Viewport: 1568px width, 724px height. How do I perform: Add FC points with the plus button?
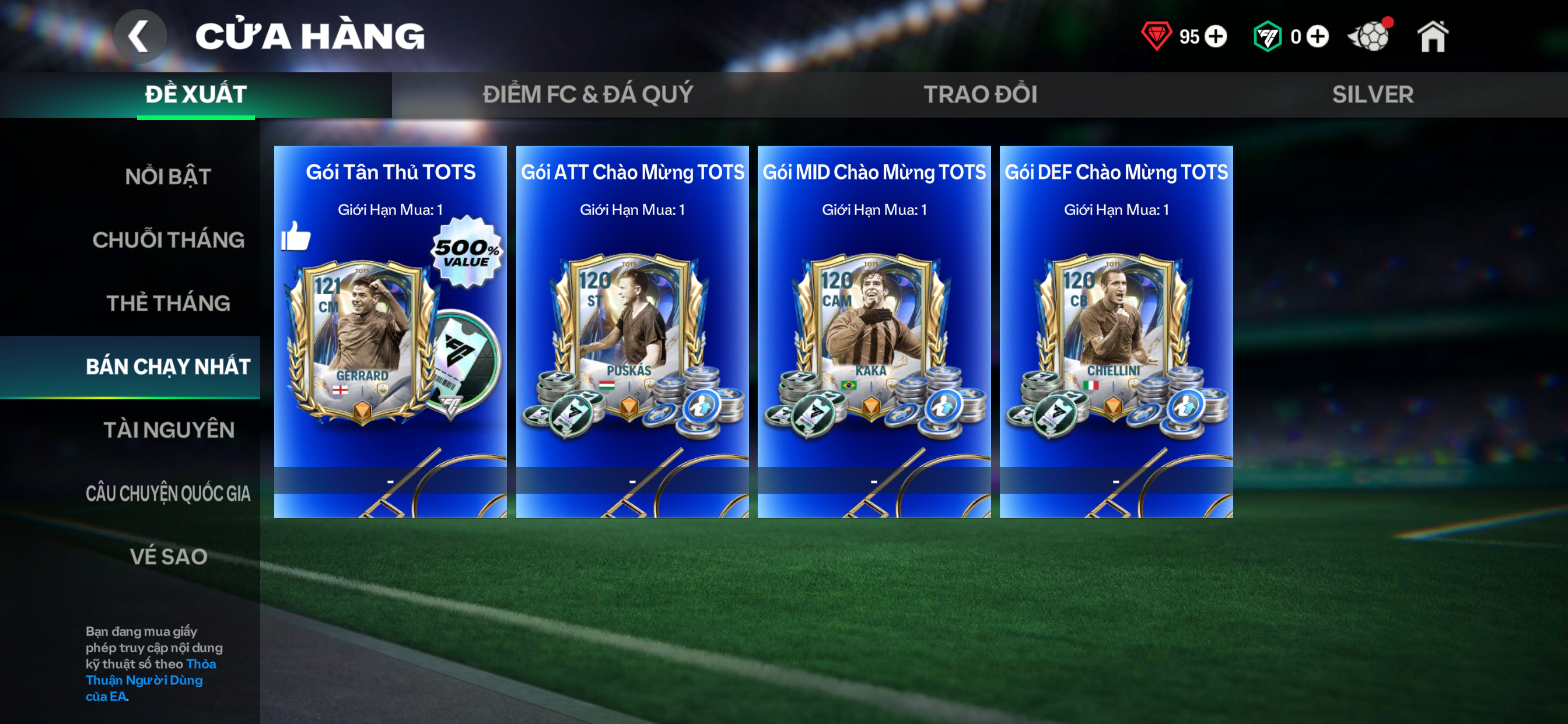pos(1317,37)
